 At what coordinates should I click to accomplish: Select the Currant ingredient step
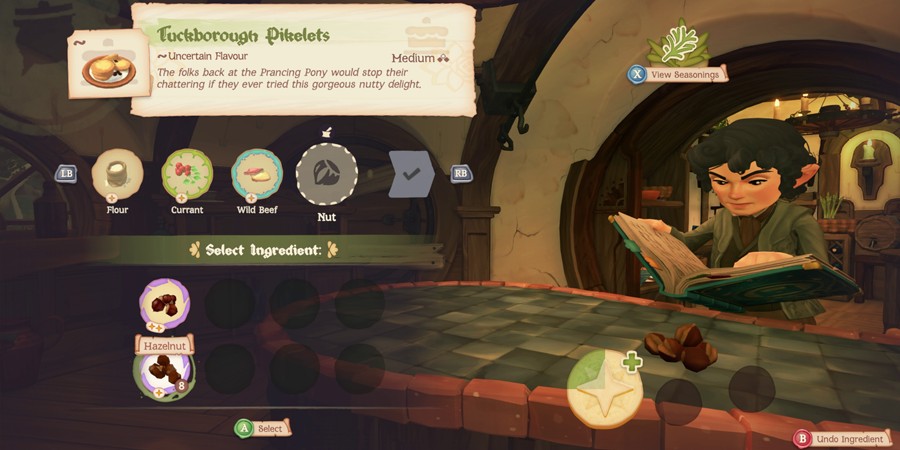click(187, 174)
